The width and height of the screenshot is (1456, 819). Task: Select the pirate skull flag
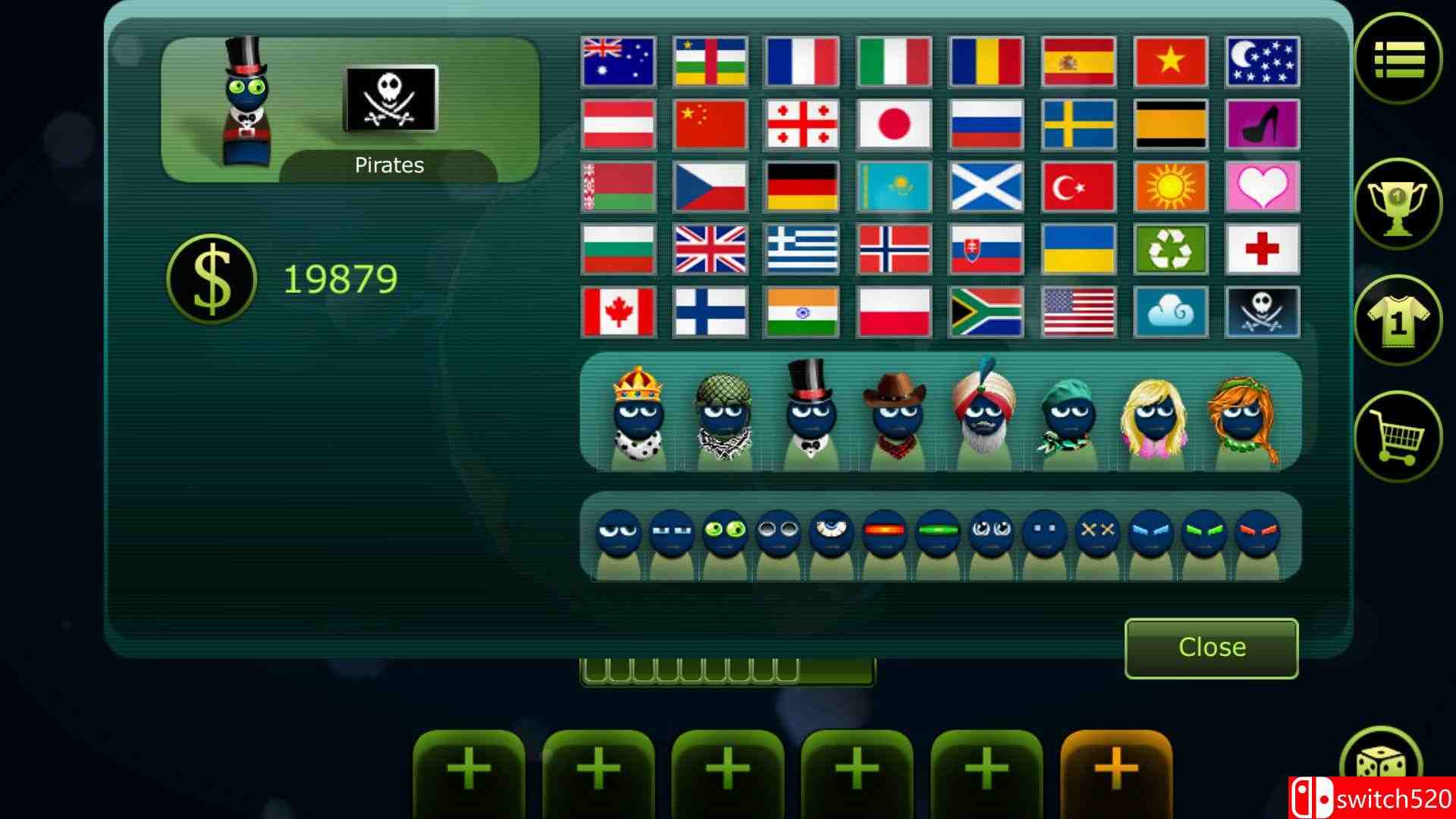pos(1261,312)
